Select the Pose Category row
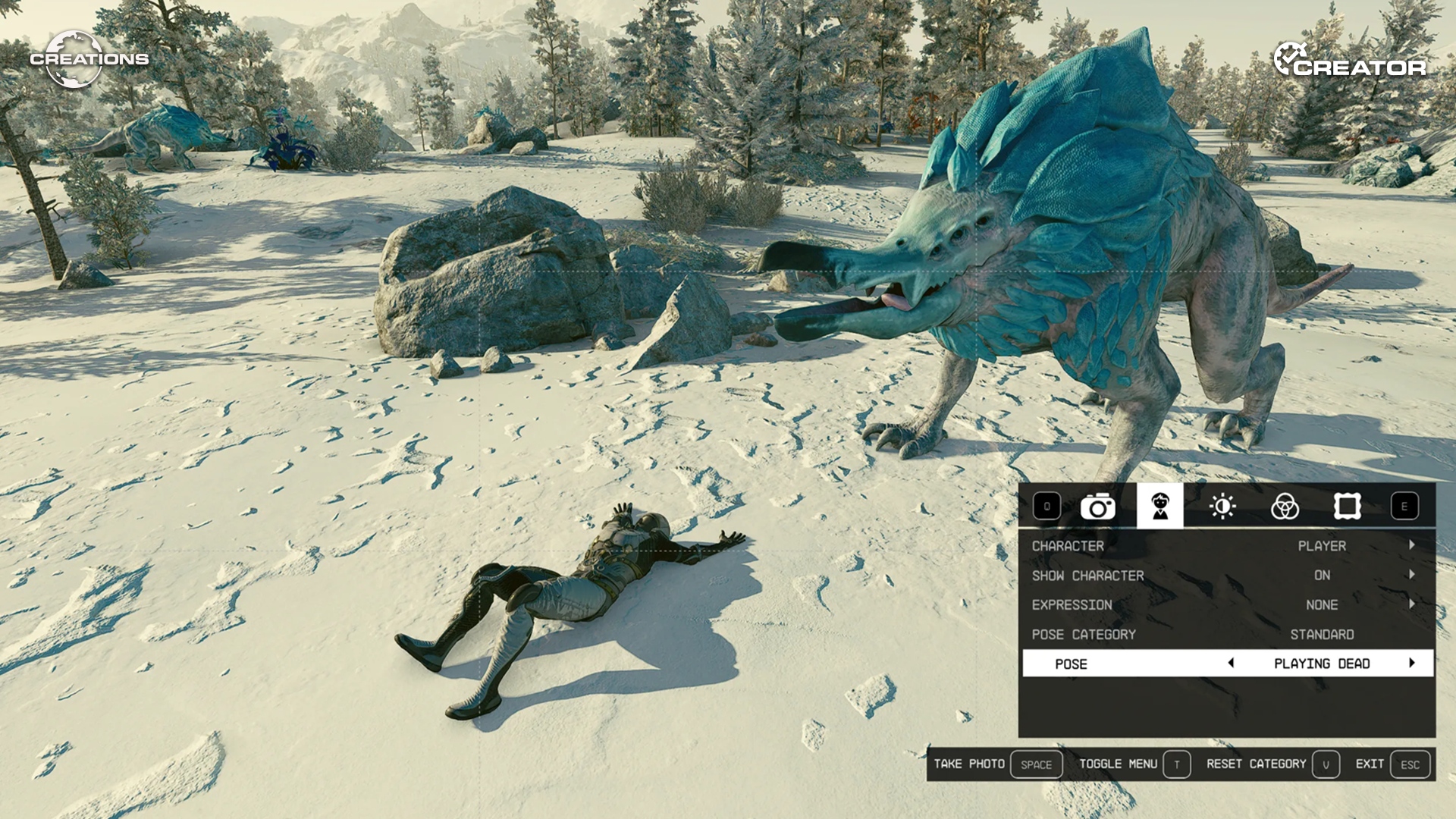 1226,635
